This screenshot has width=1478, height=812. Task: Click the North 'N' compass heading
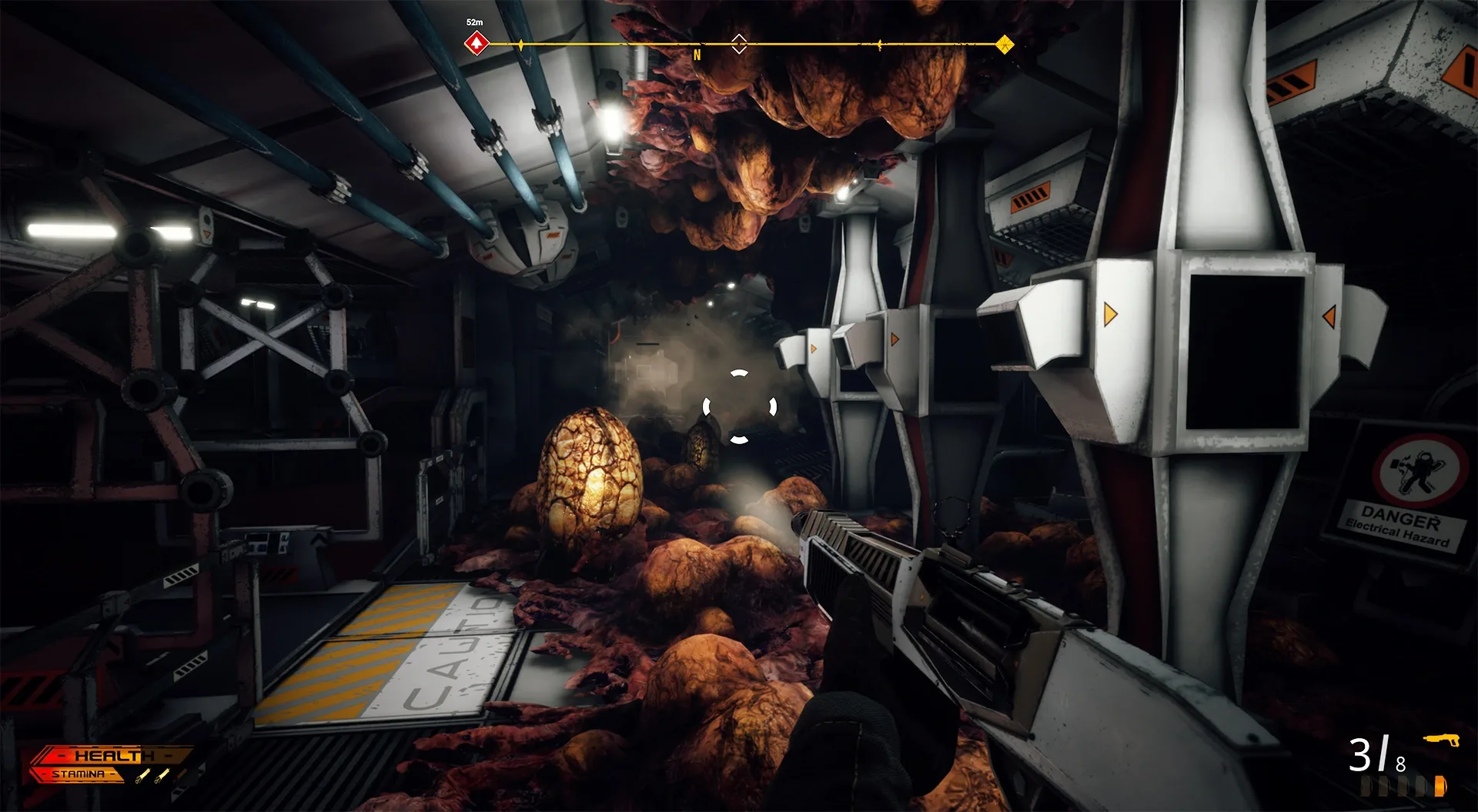697,55
